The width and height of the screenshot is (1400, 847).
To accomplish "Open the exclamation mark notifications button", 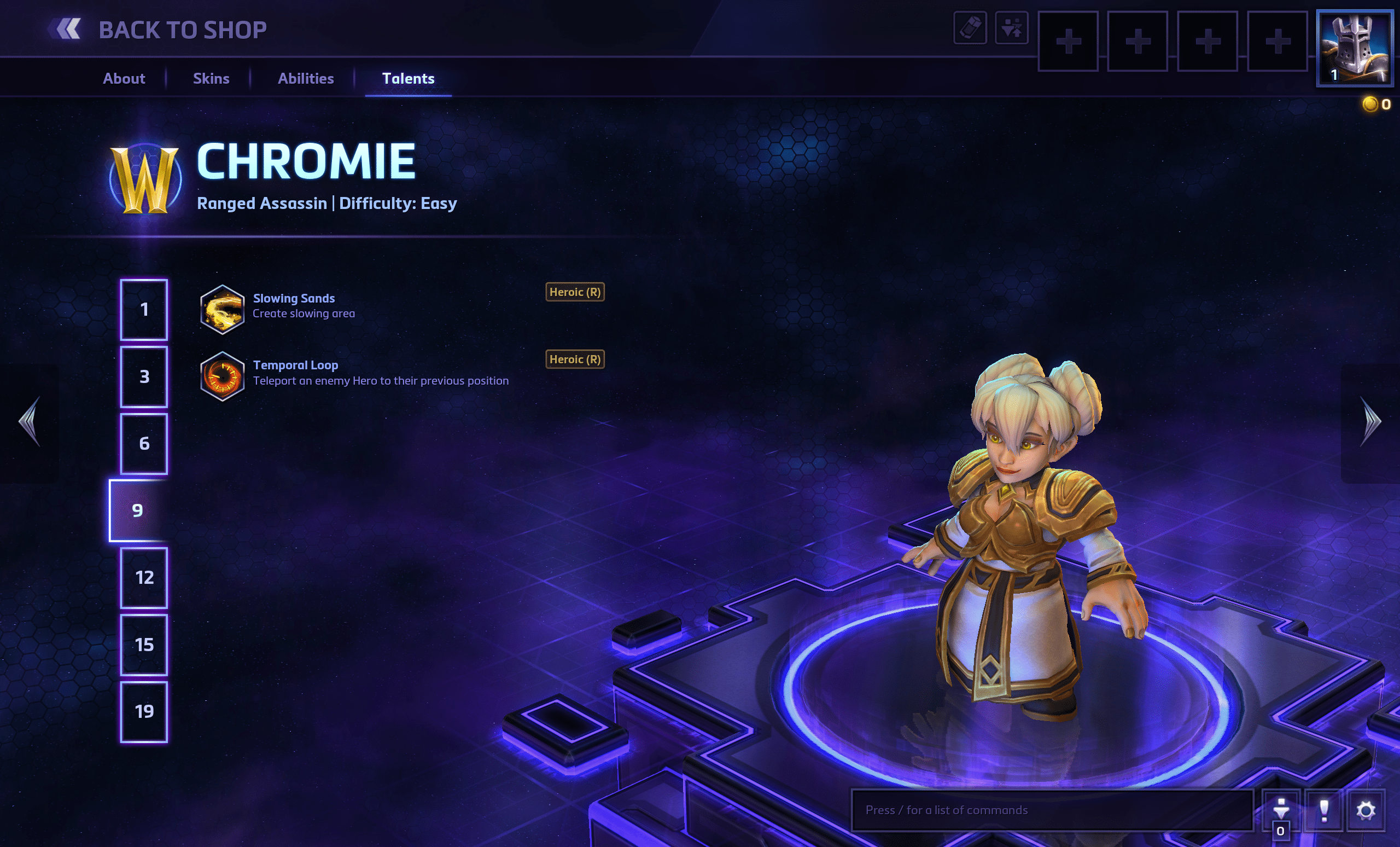I will click(x=1324, y=810).
